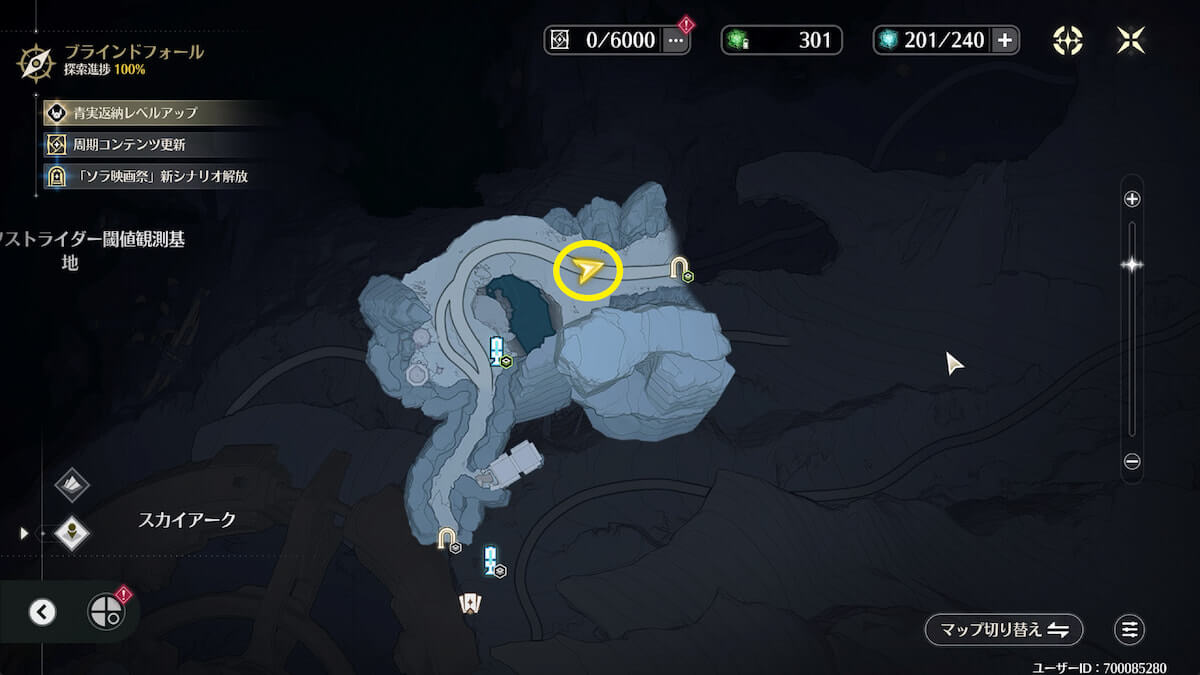The width and height of the screenshot is (1200, 675).
Task: Select the mountain layer diamond icon
Action: (x=72, y=485)
